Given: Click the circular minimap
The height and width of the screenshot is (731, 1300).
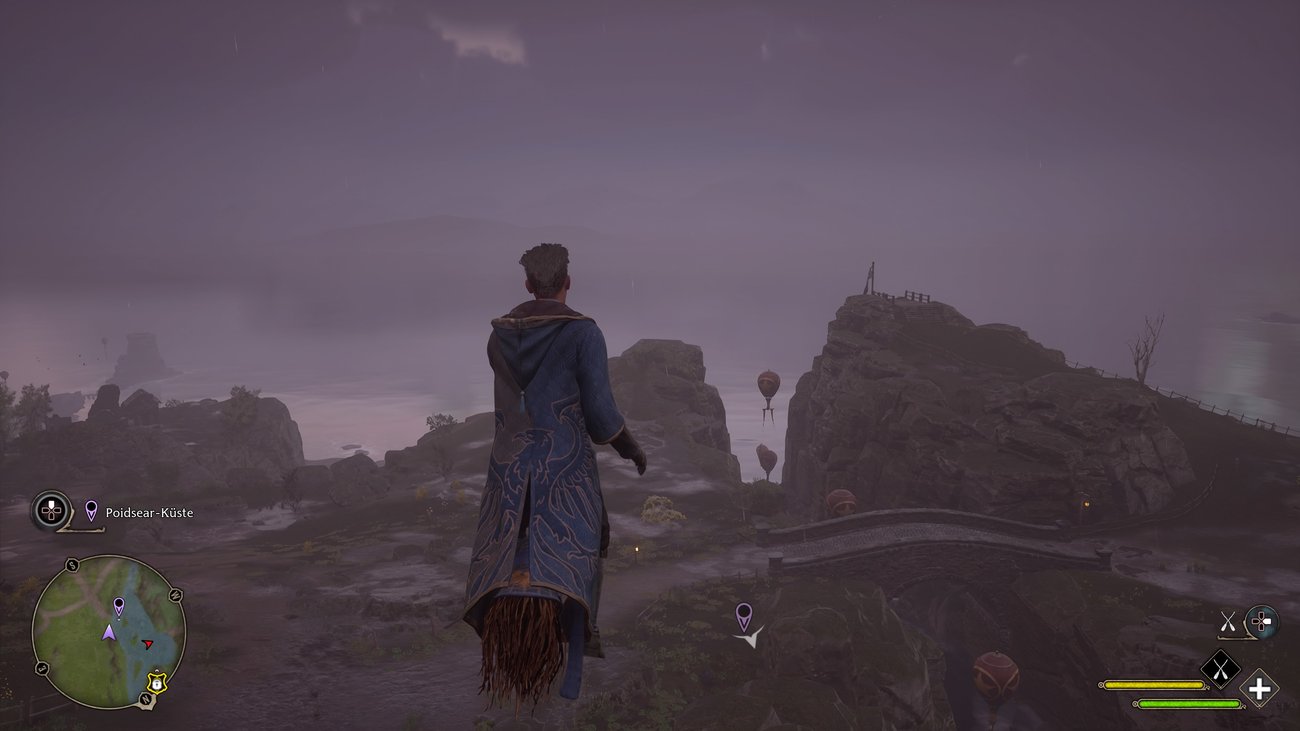Looking at the screenshot, I should (108, 632).
